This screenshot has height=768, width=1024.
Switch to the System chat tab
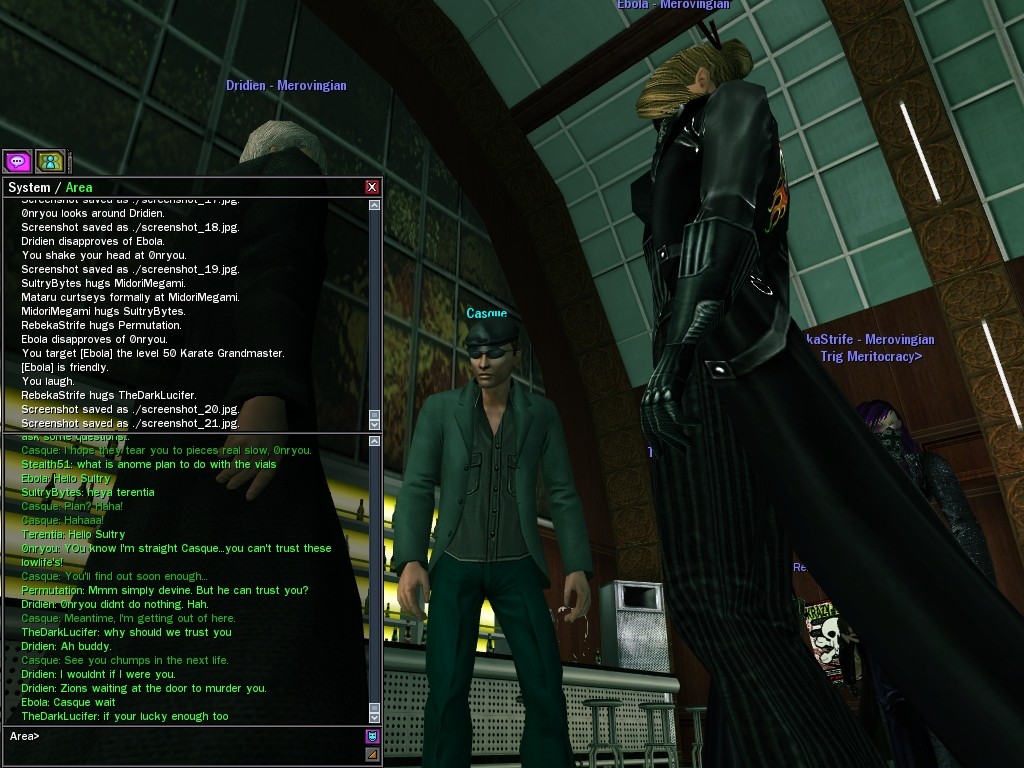(x=28, y=188)
